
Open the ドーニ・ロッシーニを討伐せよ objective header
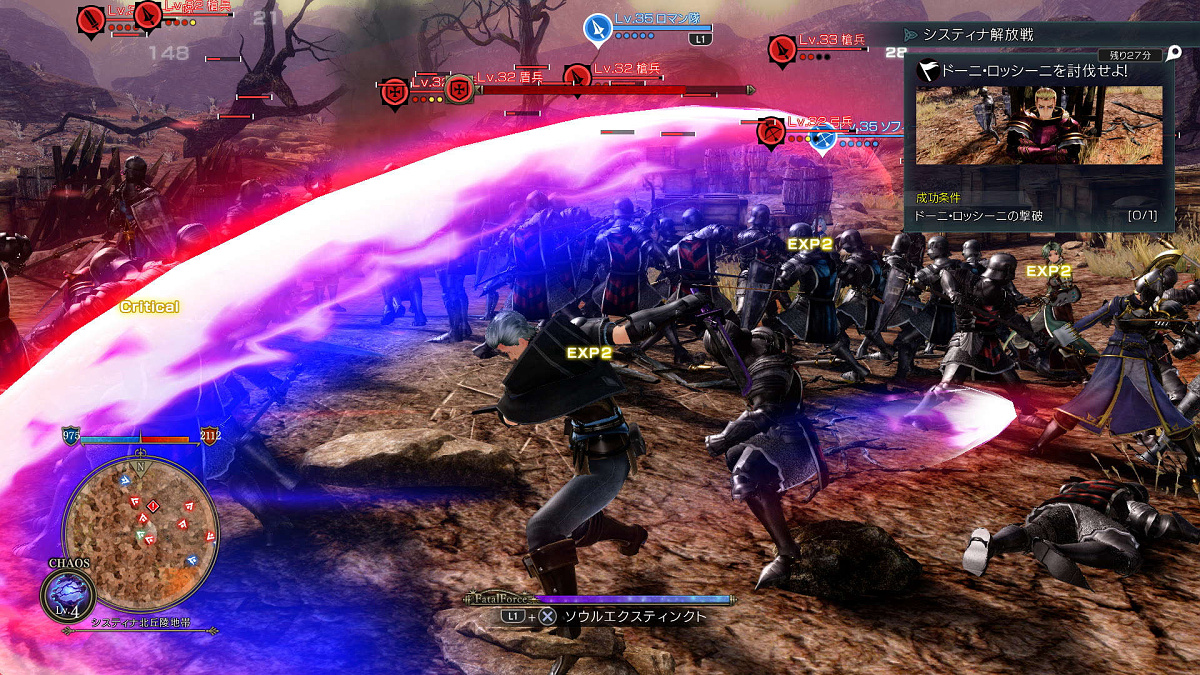coord(1036,71)
